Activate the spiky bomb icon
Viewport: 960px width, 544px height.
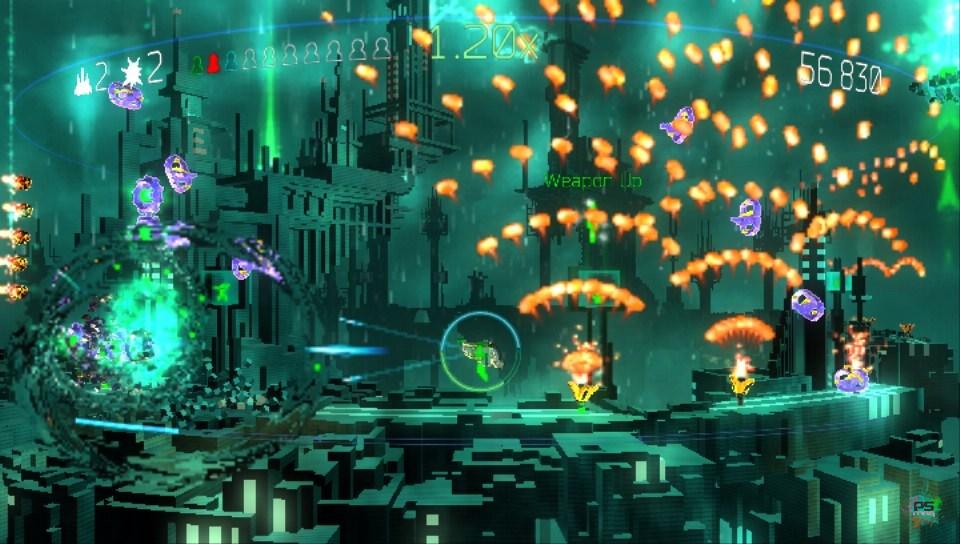tap(130, 71)
